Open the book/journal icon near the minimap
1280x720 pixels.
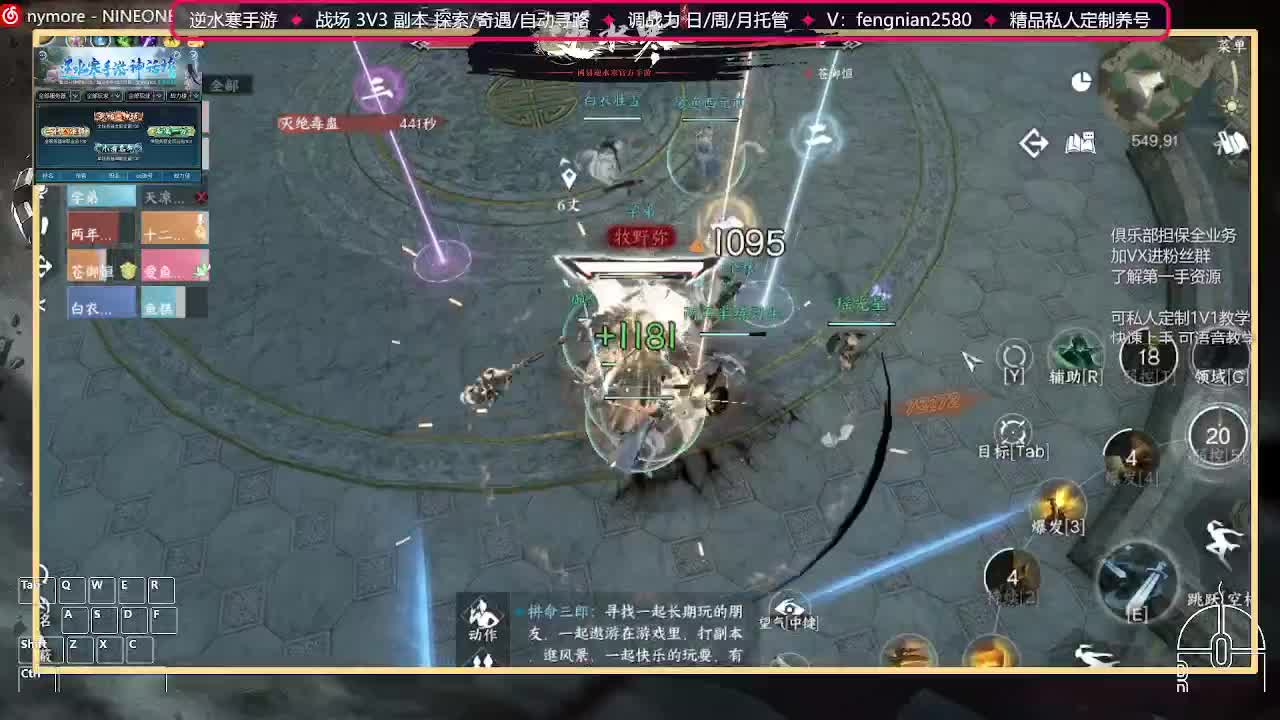click(1080, 143)
